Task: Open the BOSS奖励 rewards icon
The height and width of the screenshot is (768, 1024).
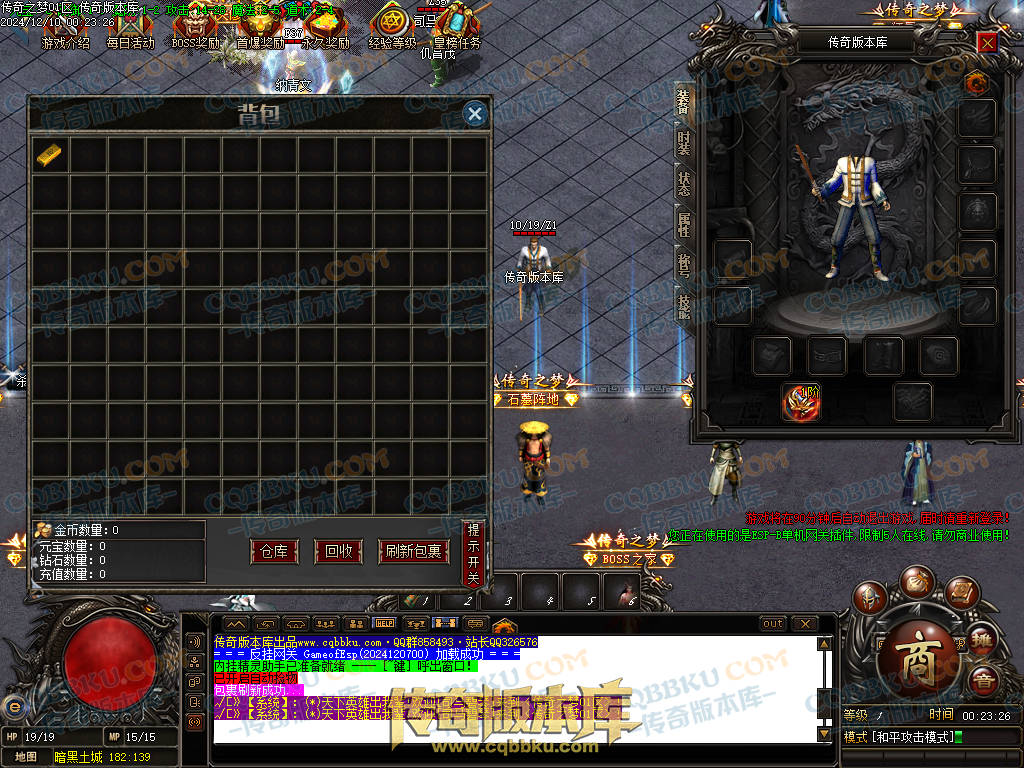Action: click(x=195, y=27)
